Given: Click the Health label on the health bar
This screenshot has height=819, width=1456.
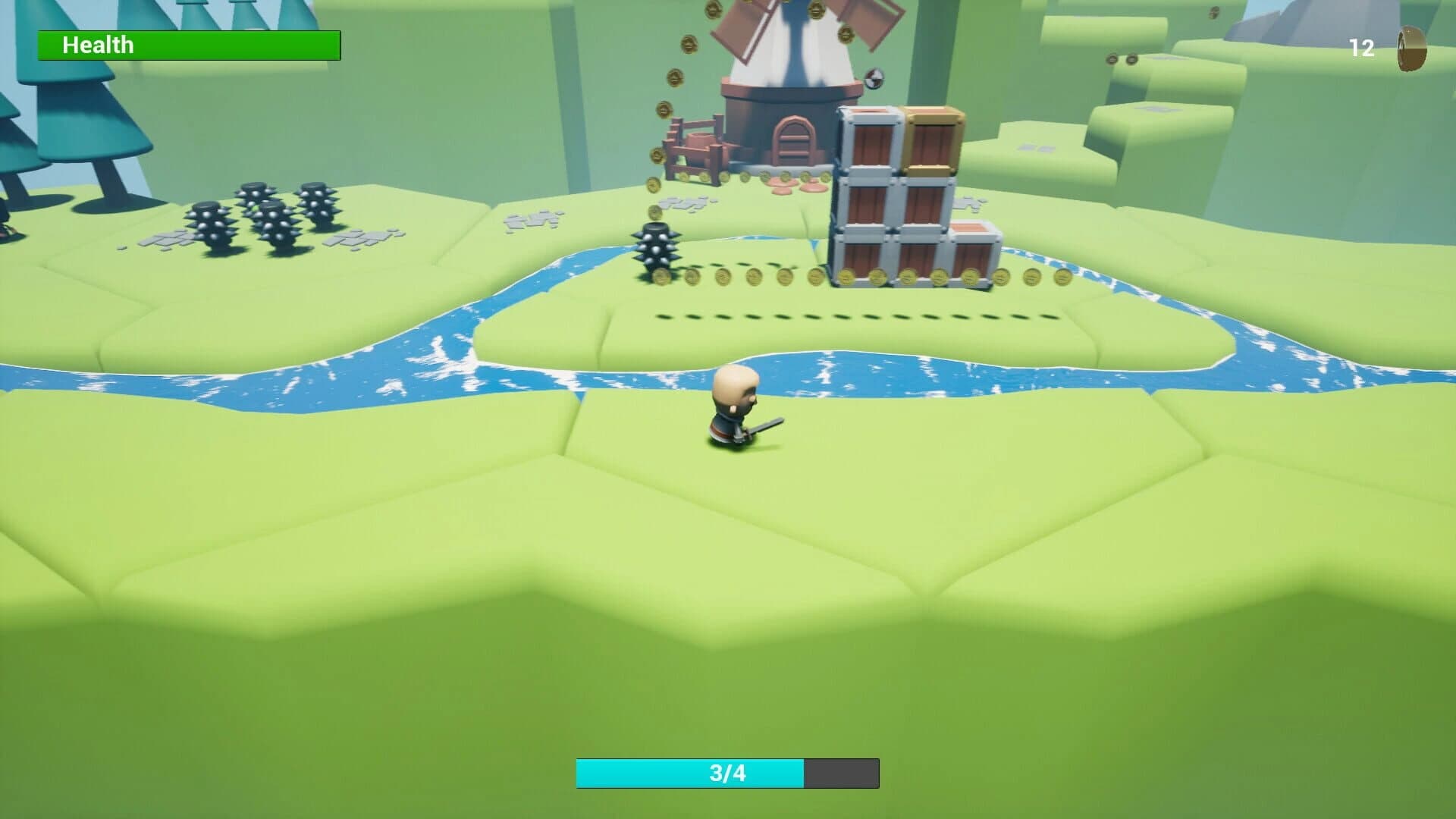Looking at the screenshot, I should point(97,45).
